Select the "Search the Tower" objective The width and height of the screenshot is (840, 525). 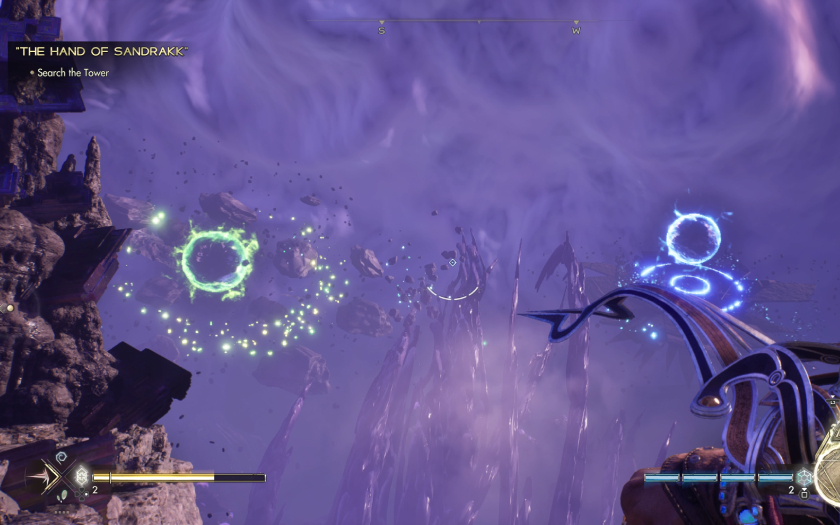click(73, 73)
